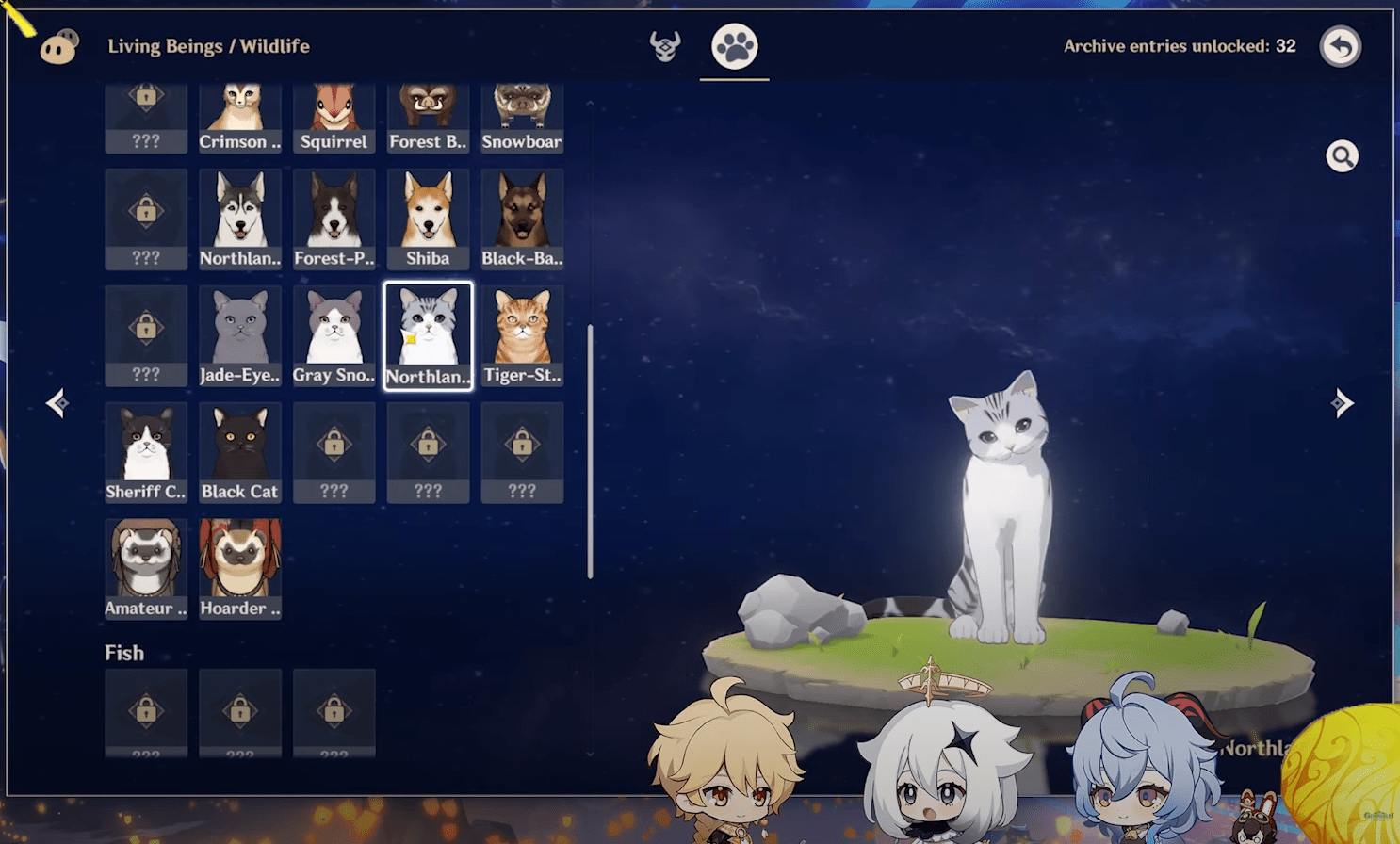Select the paw print wildlife tab icon
This screenshot has height=844, width=1400.
735,45
